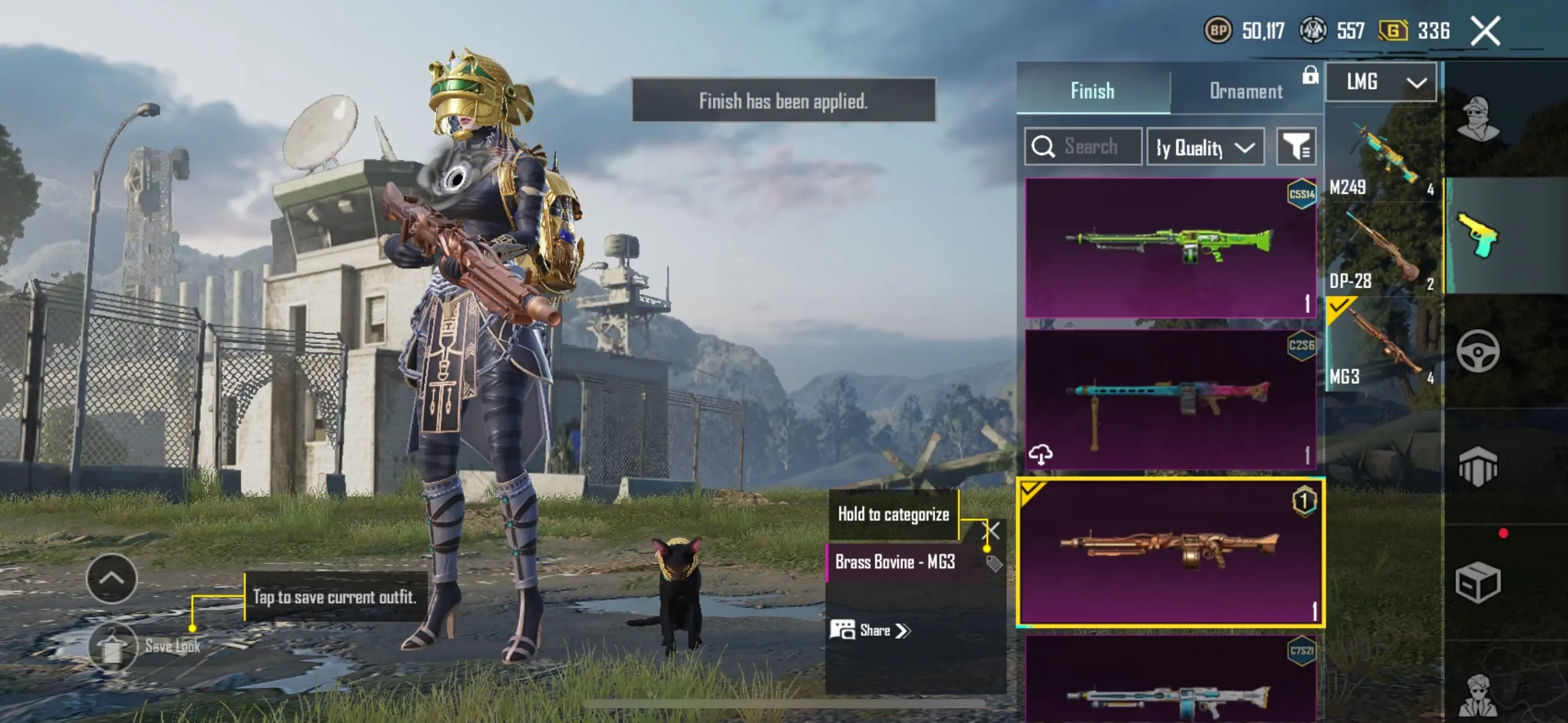The height and width of the screenshot is (723, 1568).
Task: Click the Search field for finishes
Action: (x=1083, y=147)
